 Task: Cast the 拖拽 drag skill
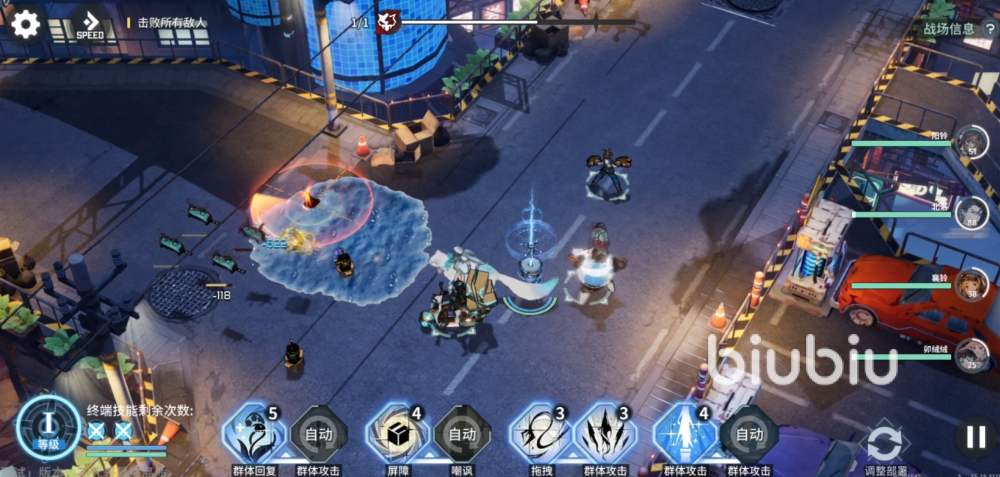[540, 434]
